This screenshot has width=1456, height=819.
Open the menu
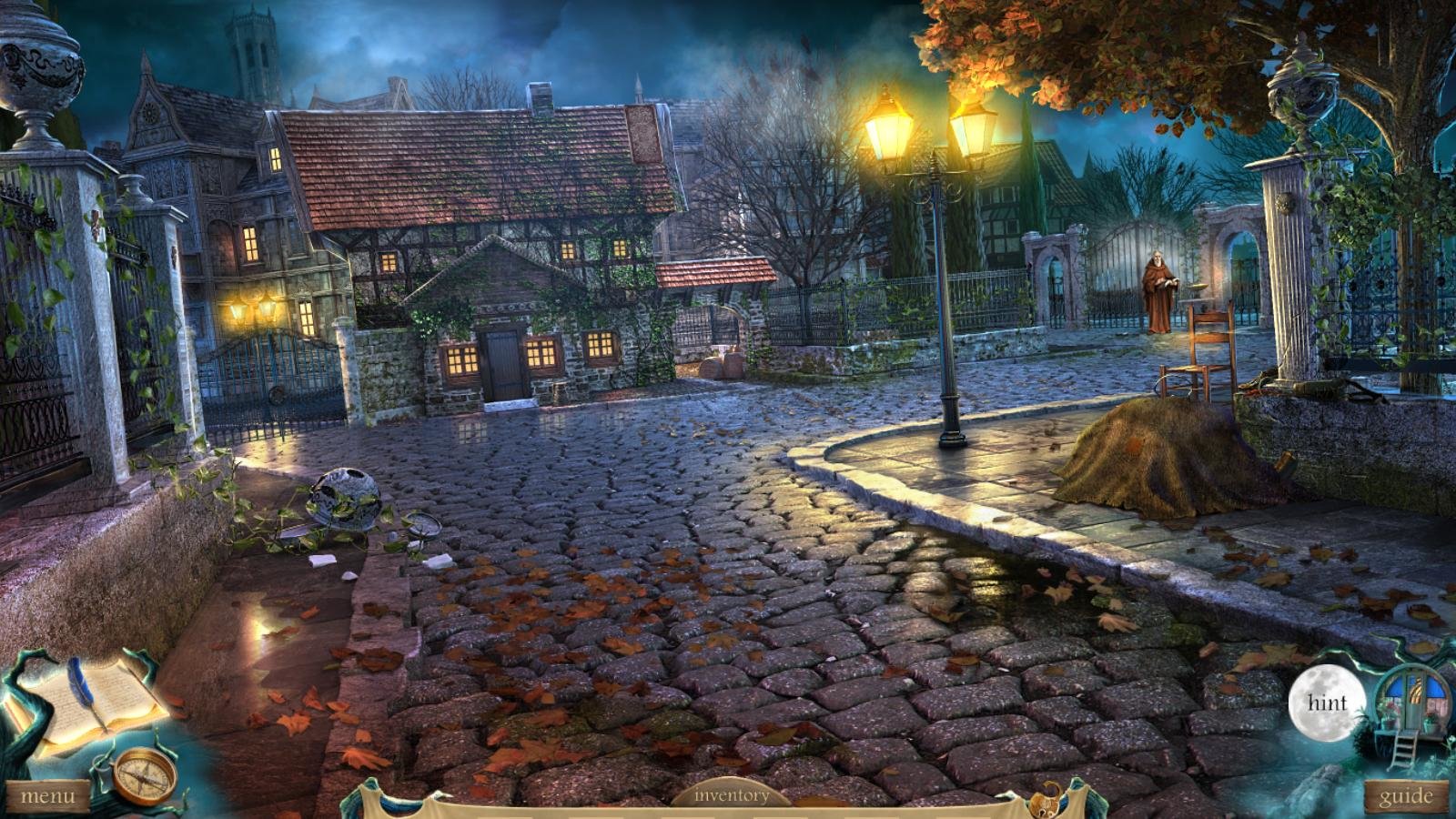(x=47, y=797)
